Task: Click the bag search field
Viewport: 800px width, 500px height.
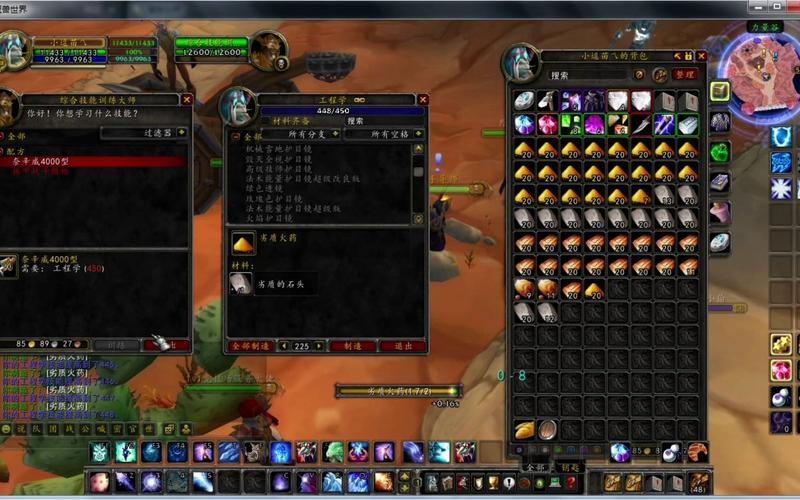Action: click(x=590, y=75)
